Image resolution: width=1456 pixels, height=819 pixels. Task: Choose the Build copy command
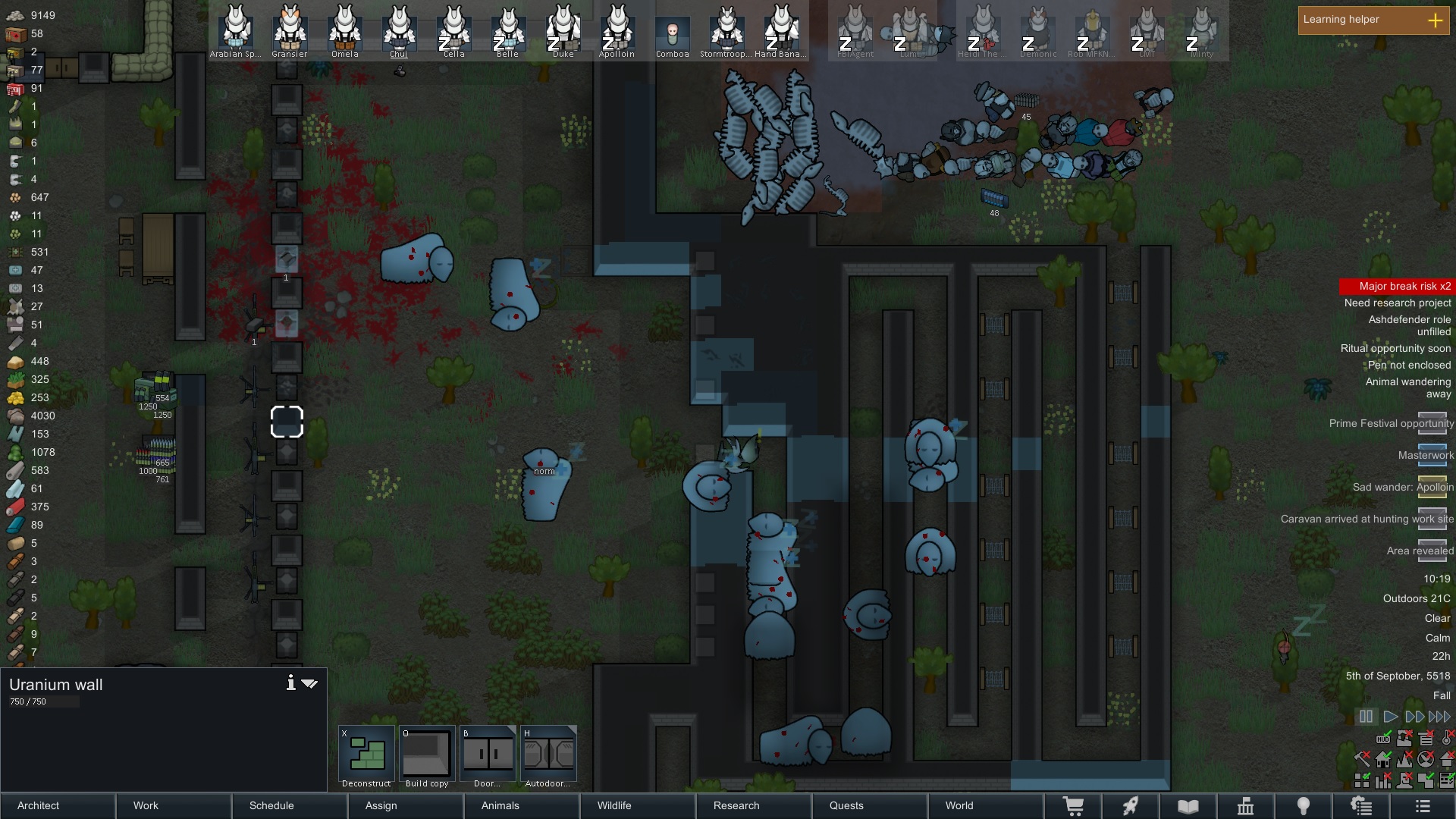coord(427,756)
